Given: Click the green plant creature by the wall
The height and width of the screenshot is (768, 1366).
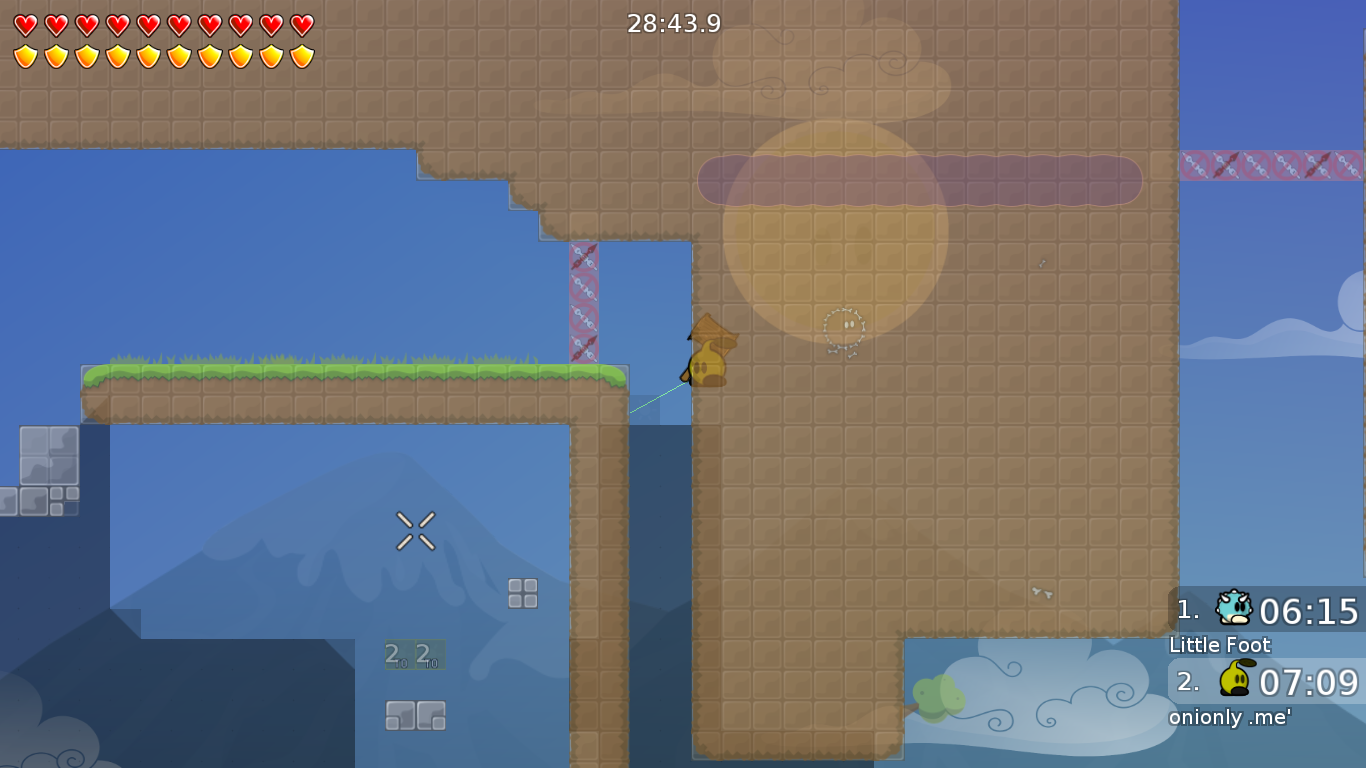Looking at the screenshot, I should (938, 695).
